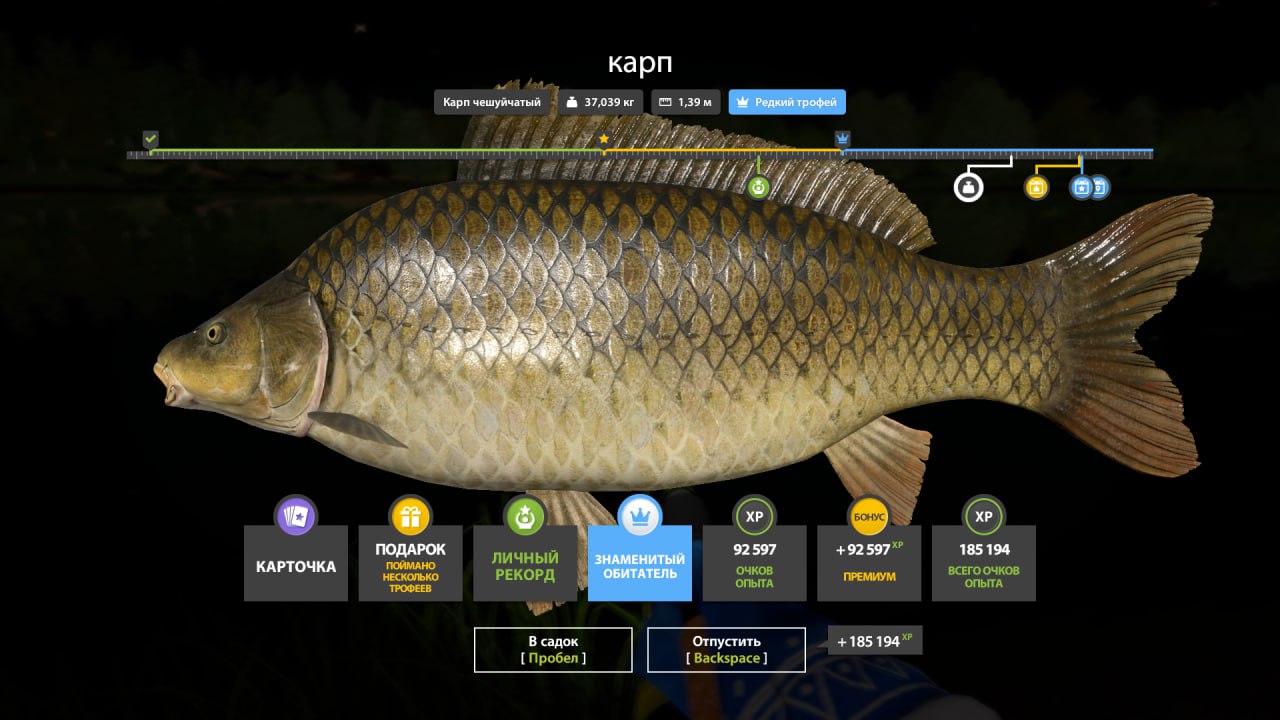This screenshot has width=1280, height=720.
Task: Click the Личный рекорд tile
Action: click(525, 563)
